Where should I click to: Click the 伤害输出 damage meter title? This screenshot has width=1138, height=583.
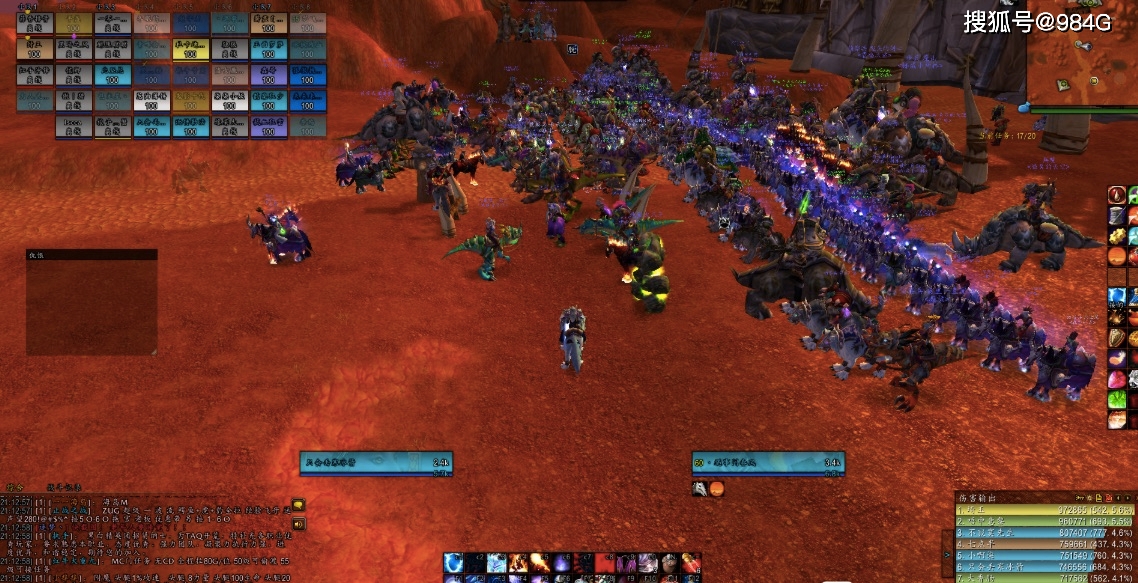pos(978,497)
